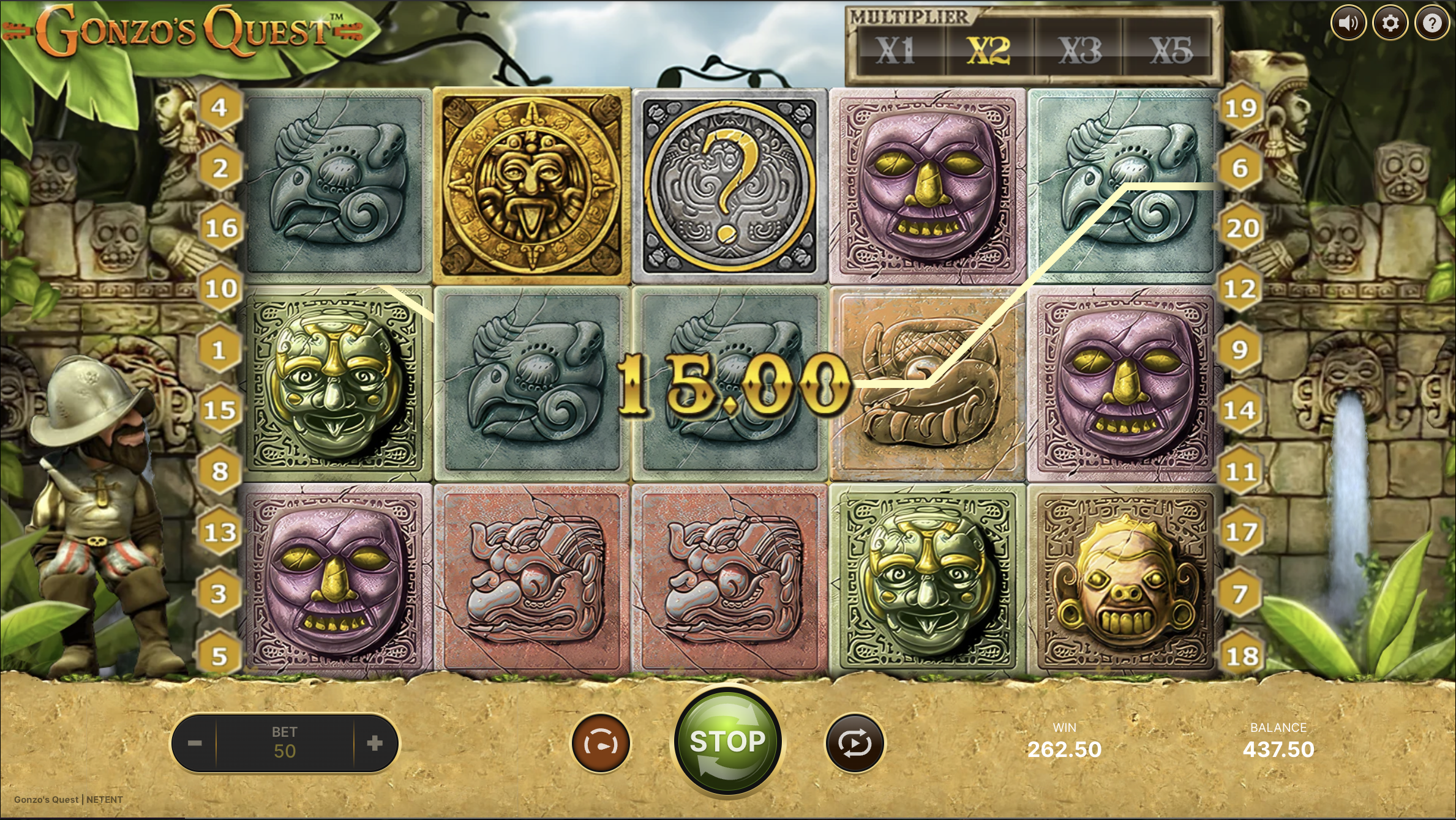Increase the bet amount with plus

(x=375, y=744)
